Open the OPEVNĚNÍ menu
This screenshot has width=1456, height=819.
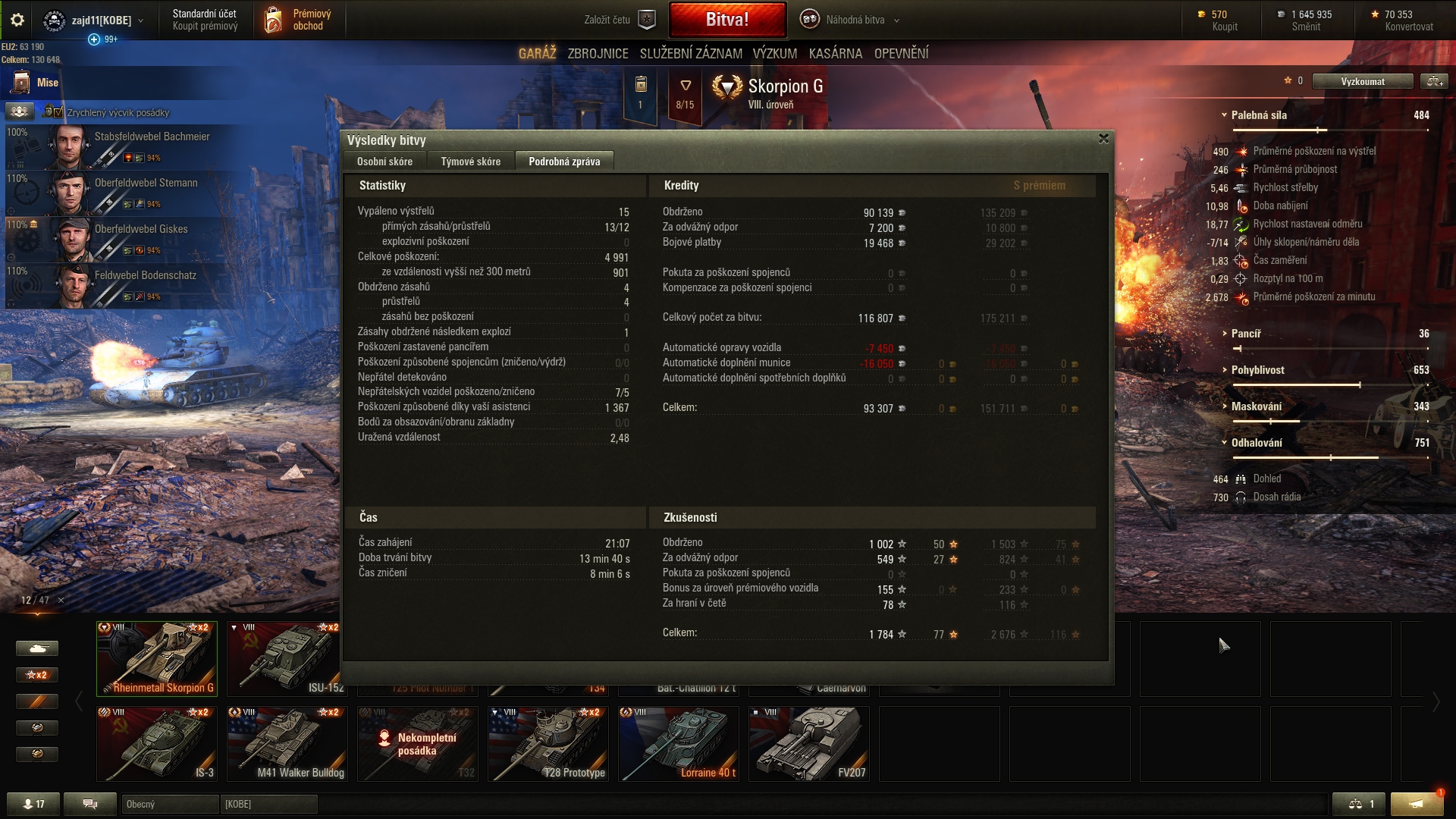[901, 54]
